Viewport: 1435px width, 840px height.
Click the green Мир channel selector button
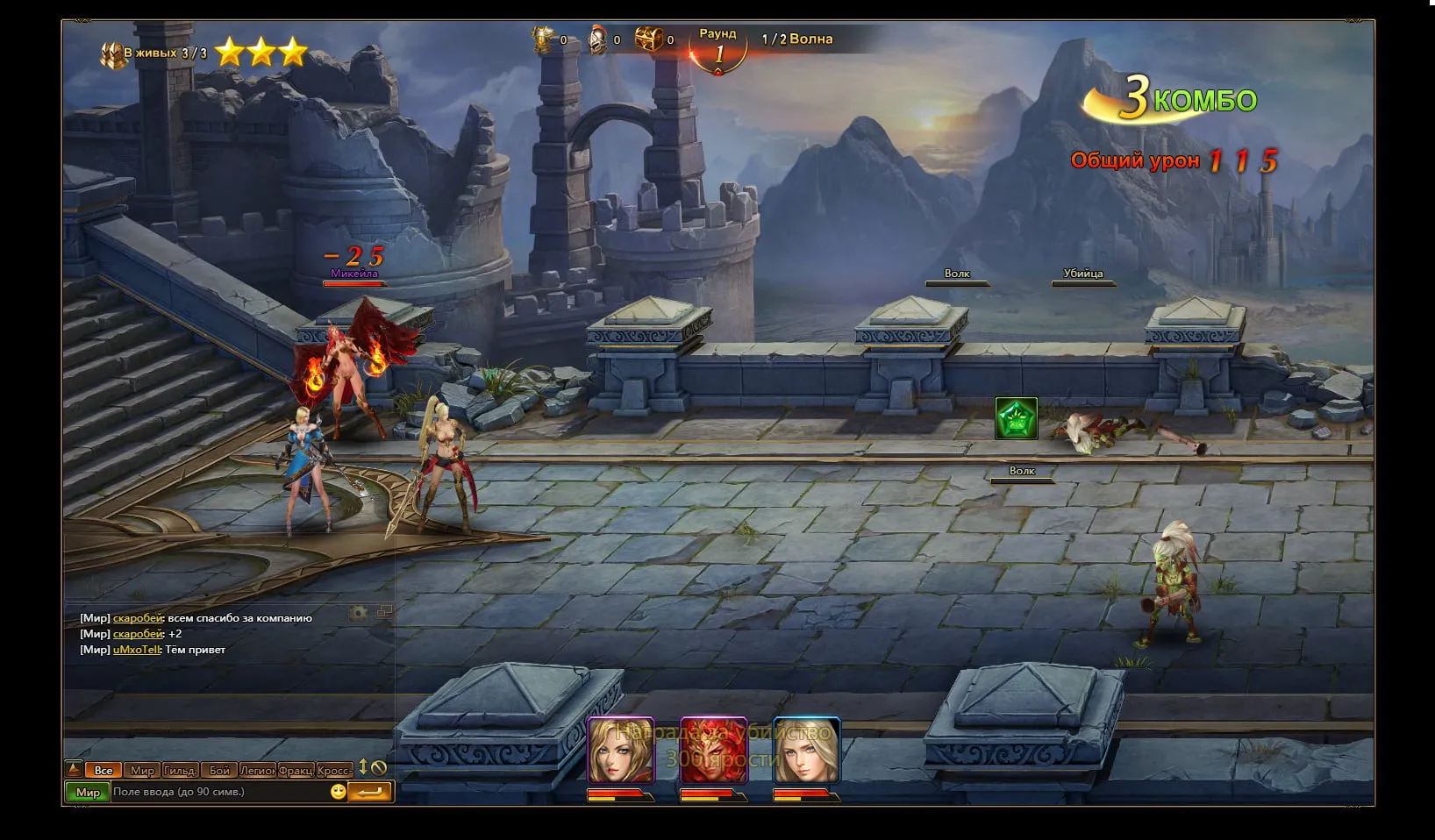[x=88, y=792]
